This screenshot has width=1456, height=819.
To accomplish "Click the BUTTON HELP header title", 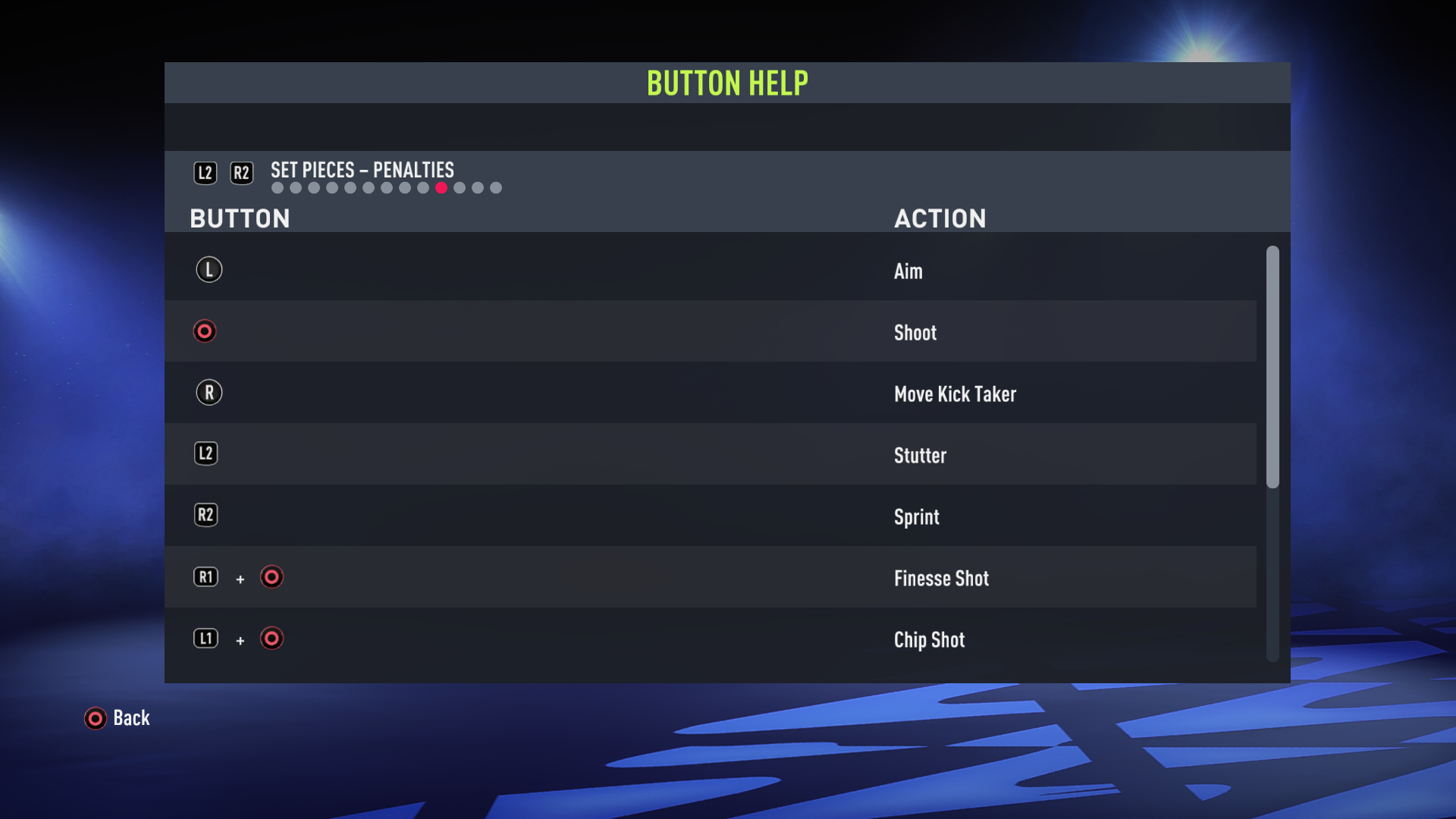I will tap(727, 83).
